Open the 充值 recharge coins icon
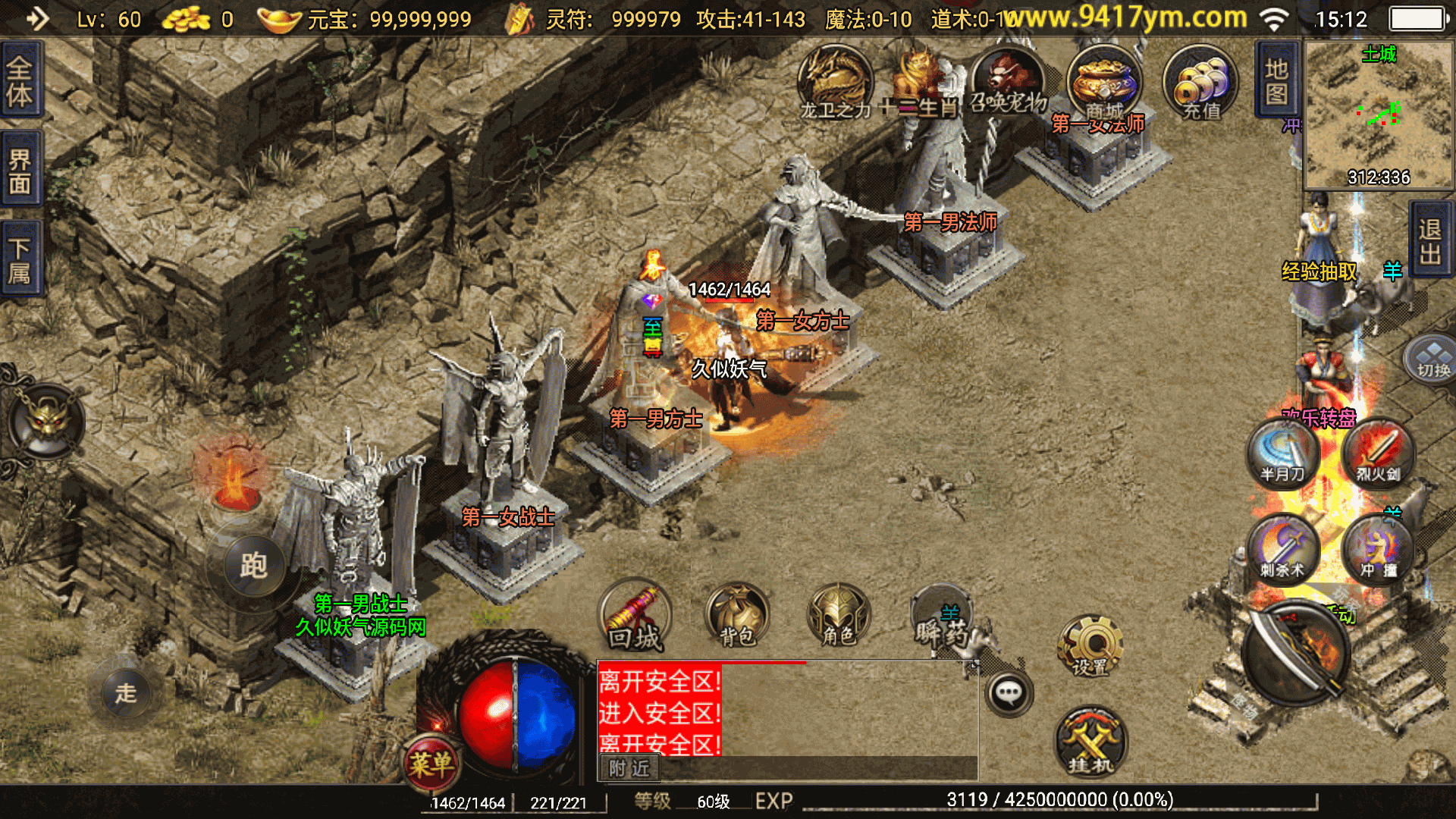This screenshot has width=1456, height=819. 1200,83
